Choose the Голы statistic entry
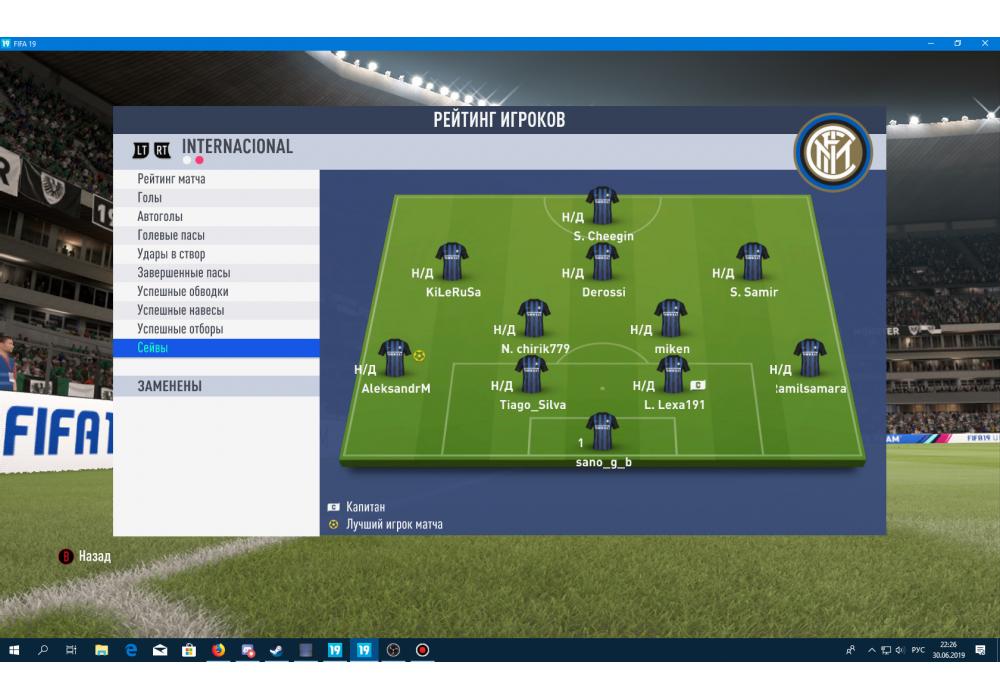 150,198
